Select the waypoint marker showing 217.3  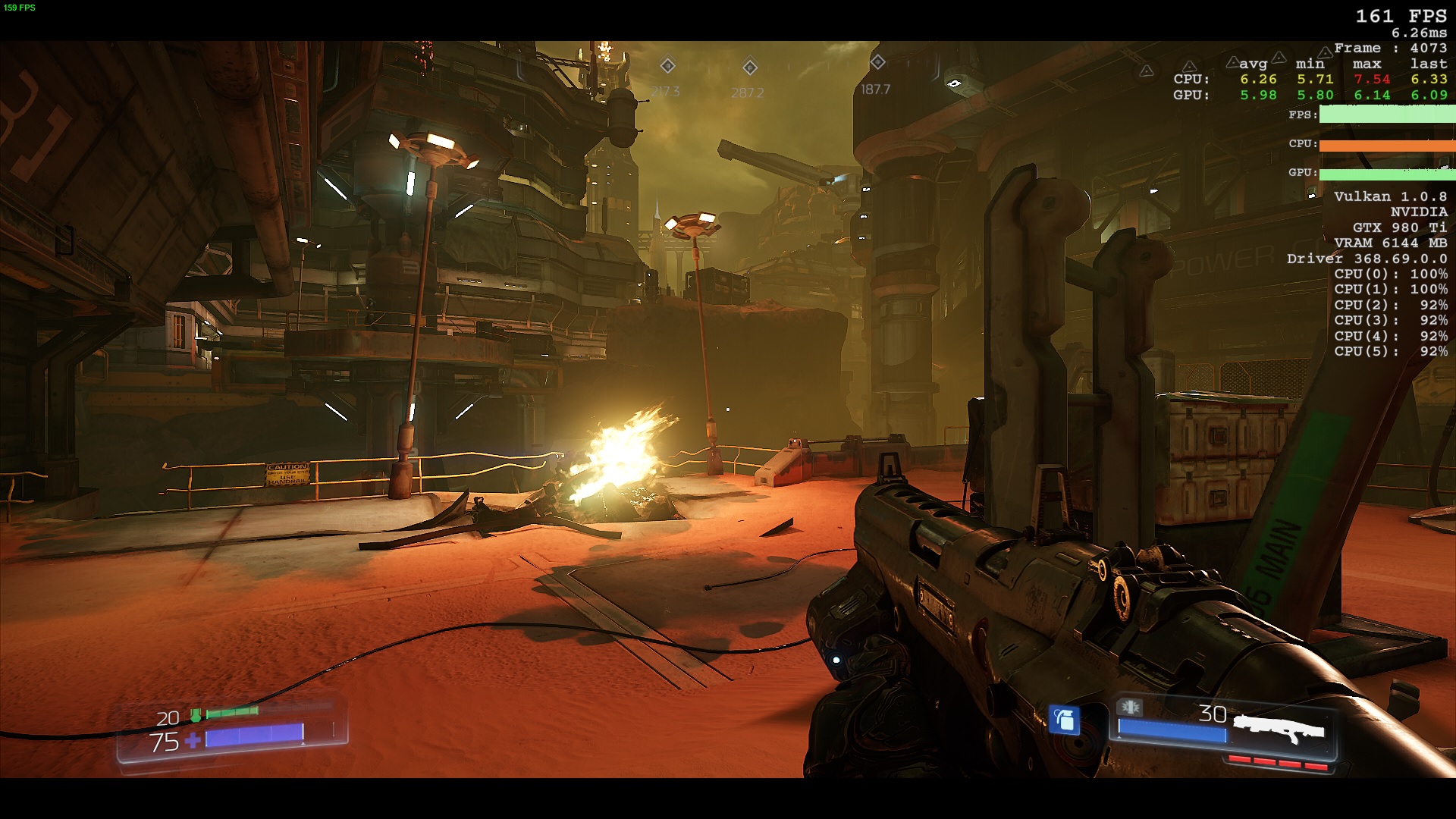pos(667,66)
